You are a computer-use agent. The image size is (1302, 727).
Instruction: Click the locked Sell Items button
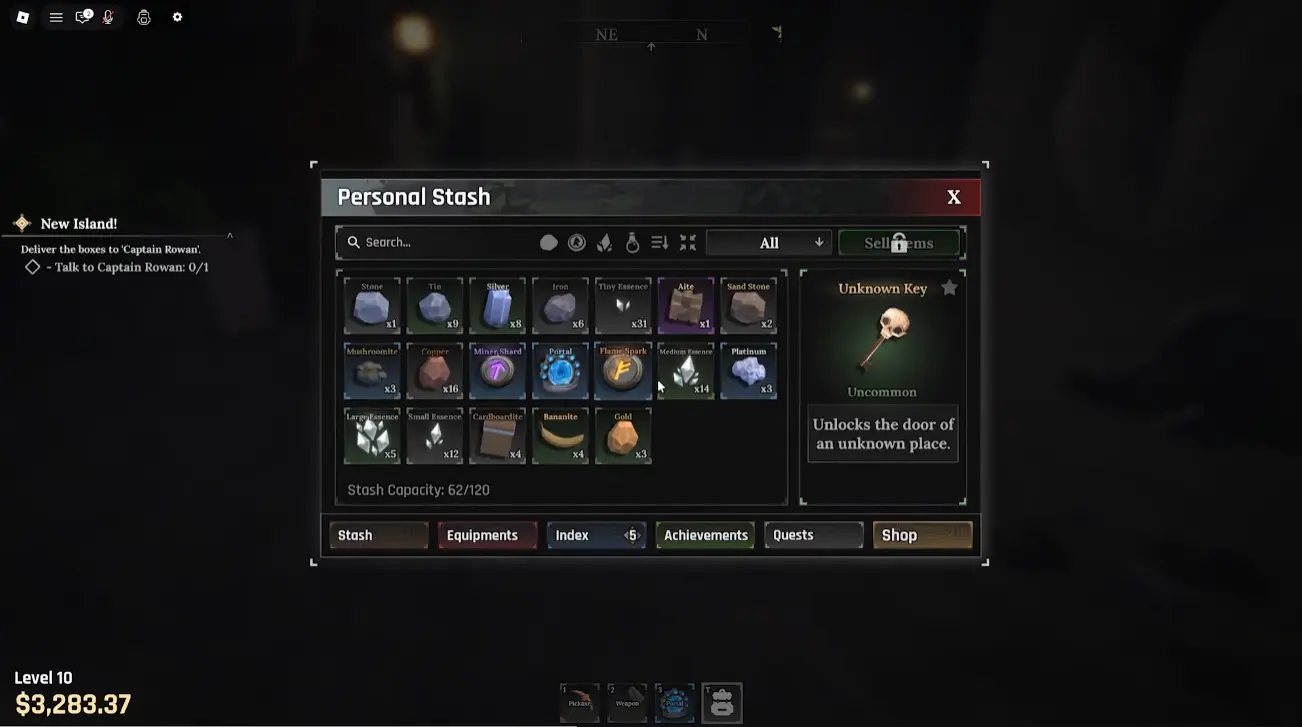[x=898, y=242]
